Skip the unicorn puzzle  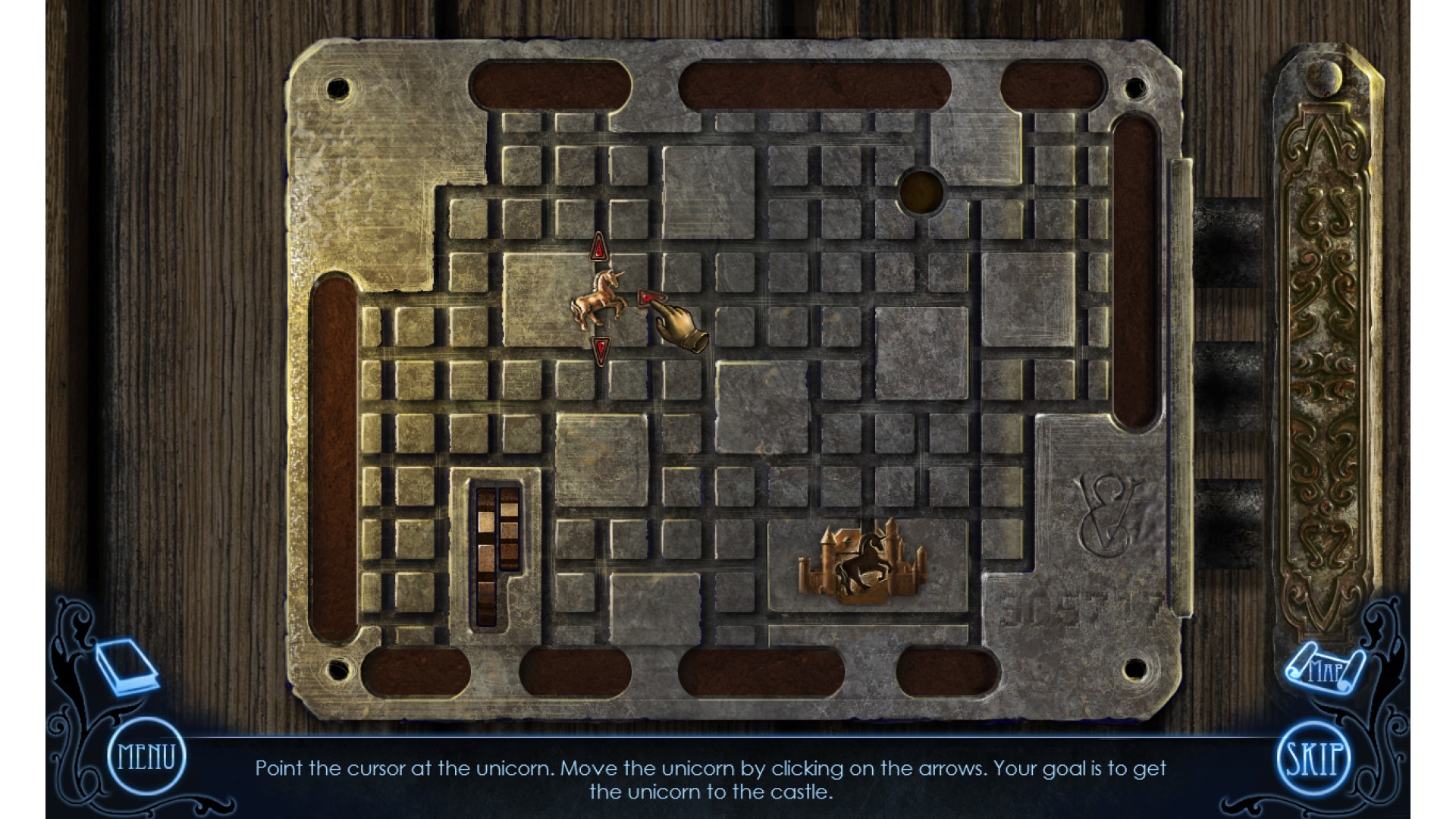1313,758
